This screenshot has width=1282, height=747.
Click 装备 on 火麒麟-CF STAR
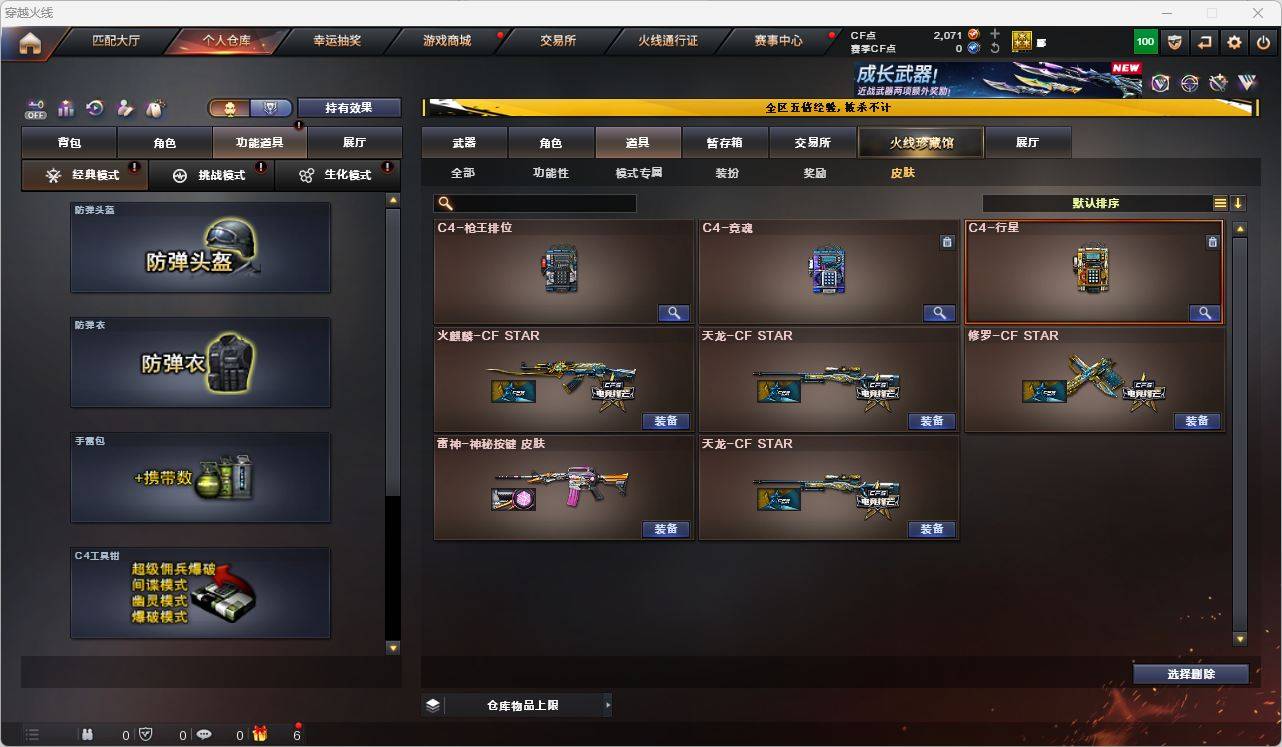[x=667, y=421]
